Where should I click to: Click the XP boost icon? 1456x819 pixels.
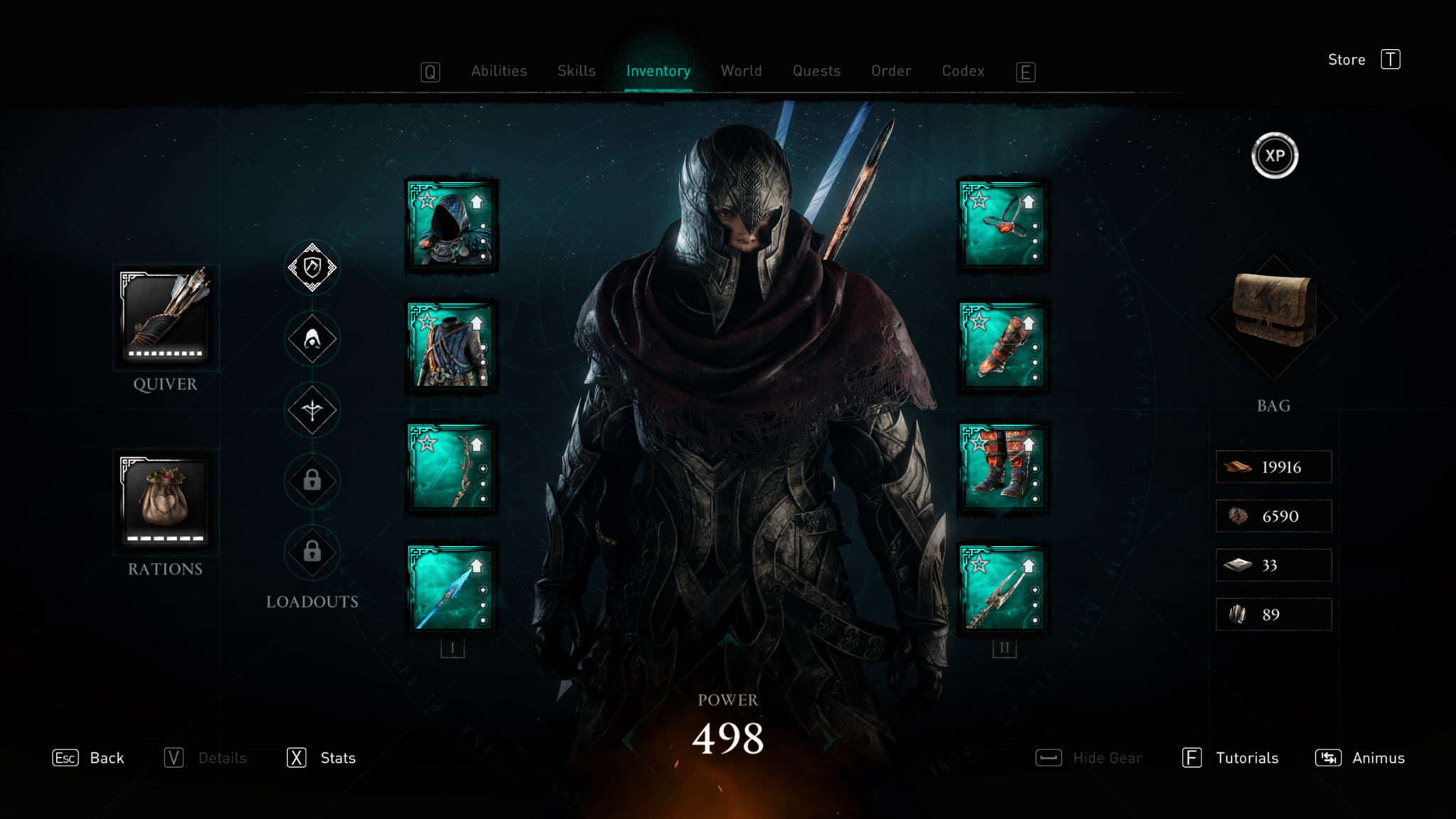1275,156
